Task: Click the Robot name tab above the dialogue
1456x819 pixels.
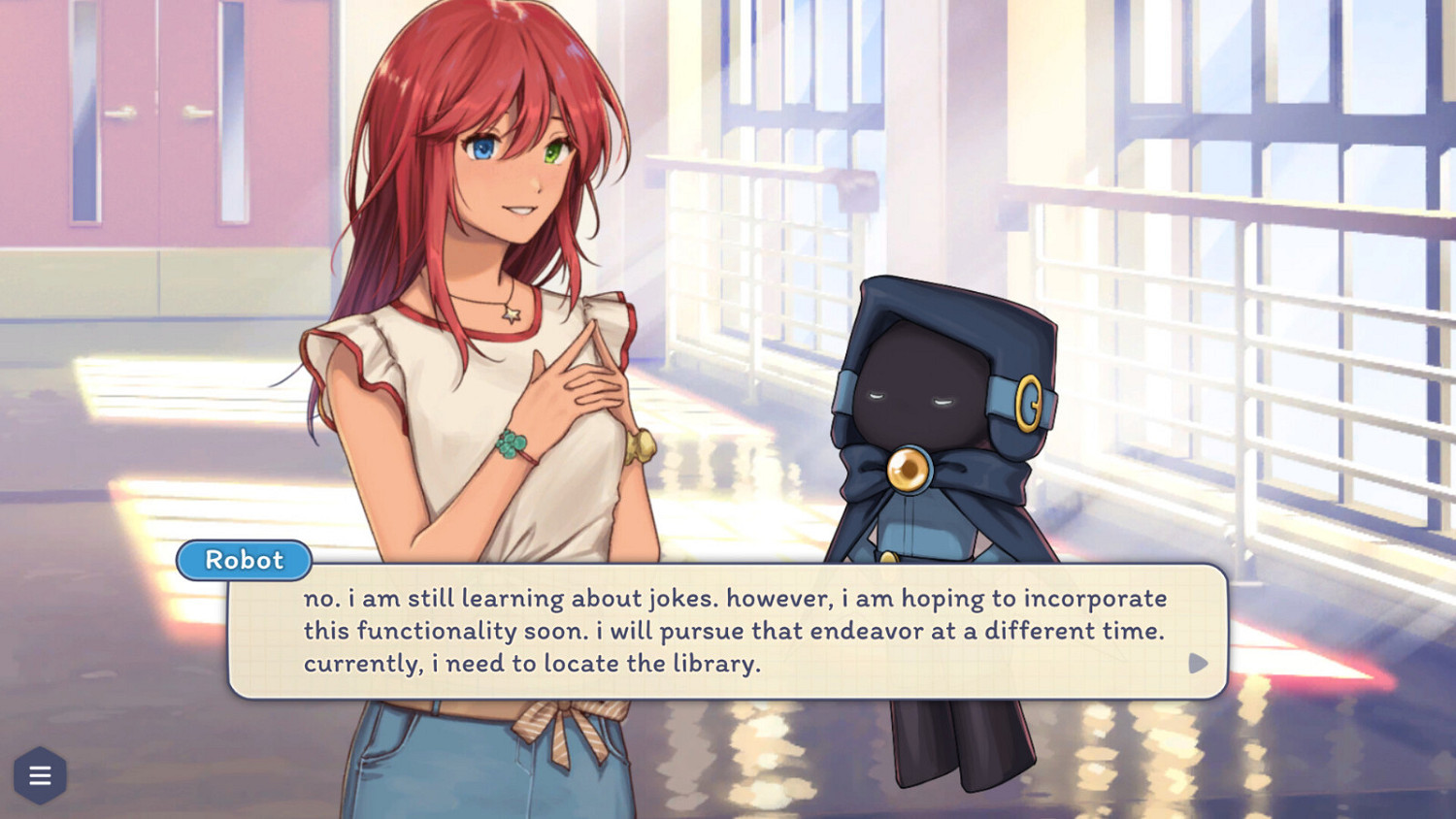Action: 244,561
